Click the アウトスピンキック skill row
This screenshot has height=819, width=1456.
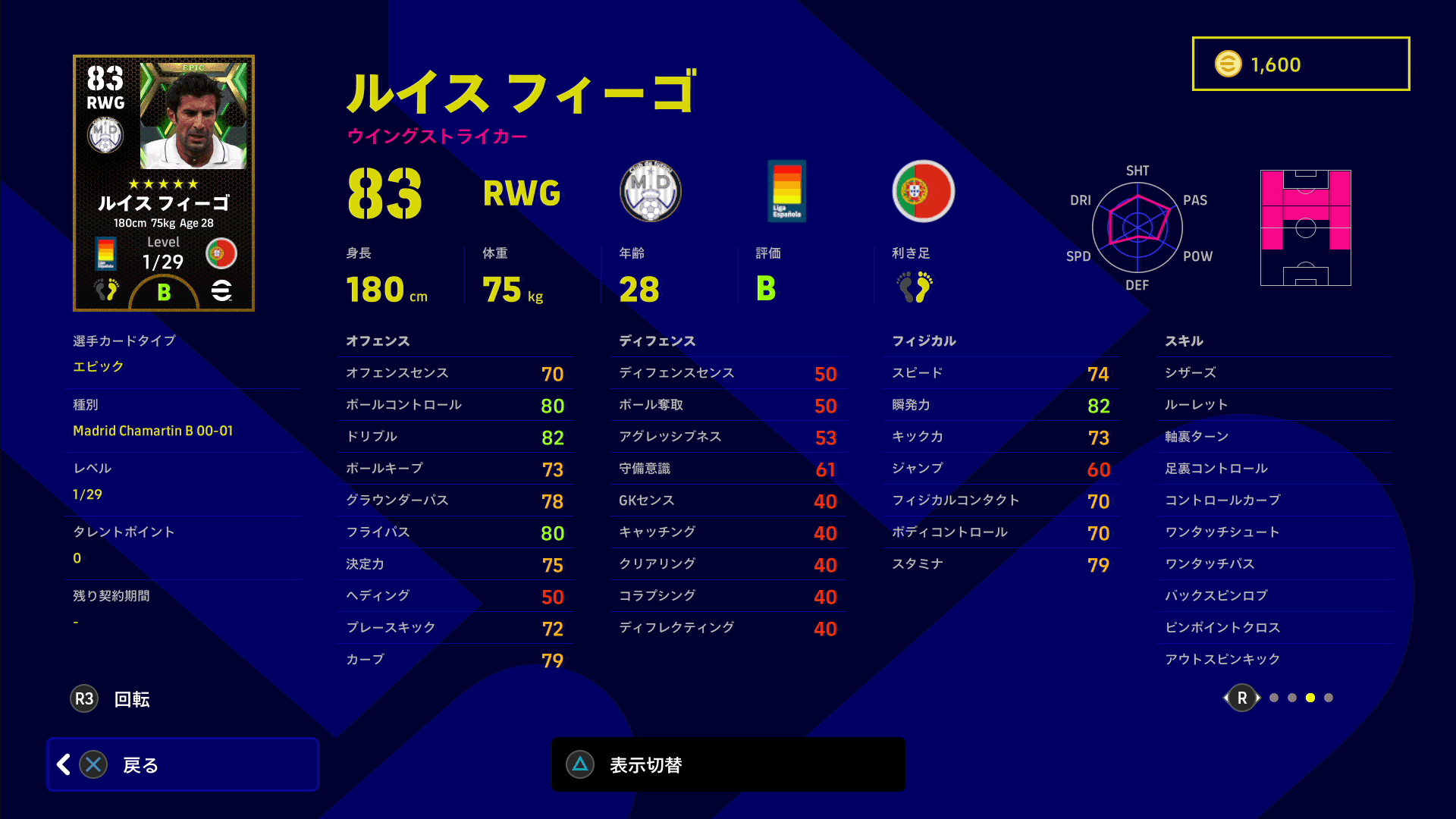coord(1274,660)
